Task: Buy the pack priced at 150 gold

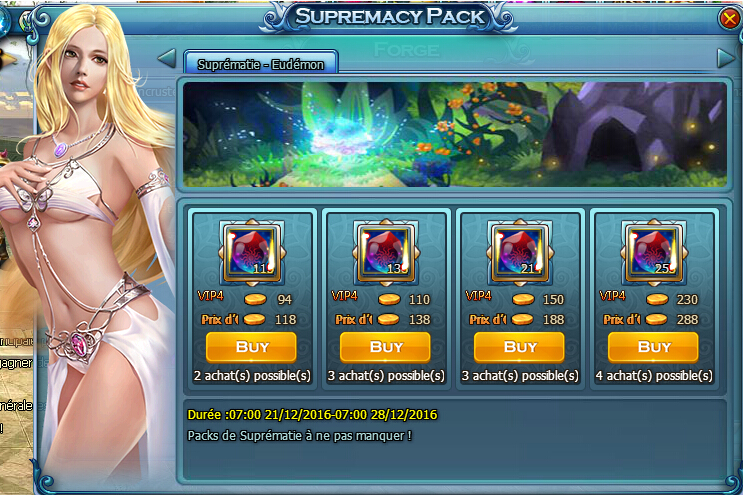Action: coord(519,347)
